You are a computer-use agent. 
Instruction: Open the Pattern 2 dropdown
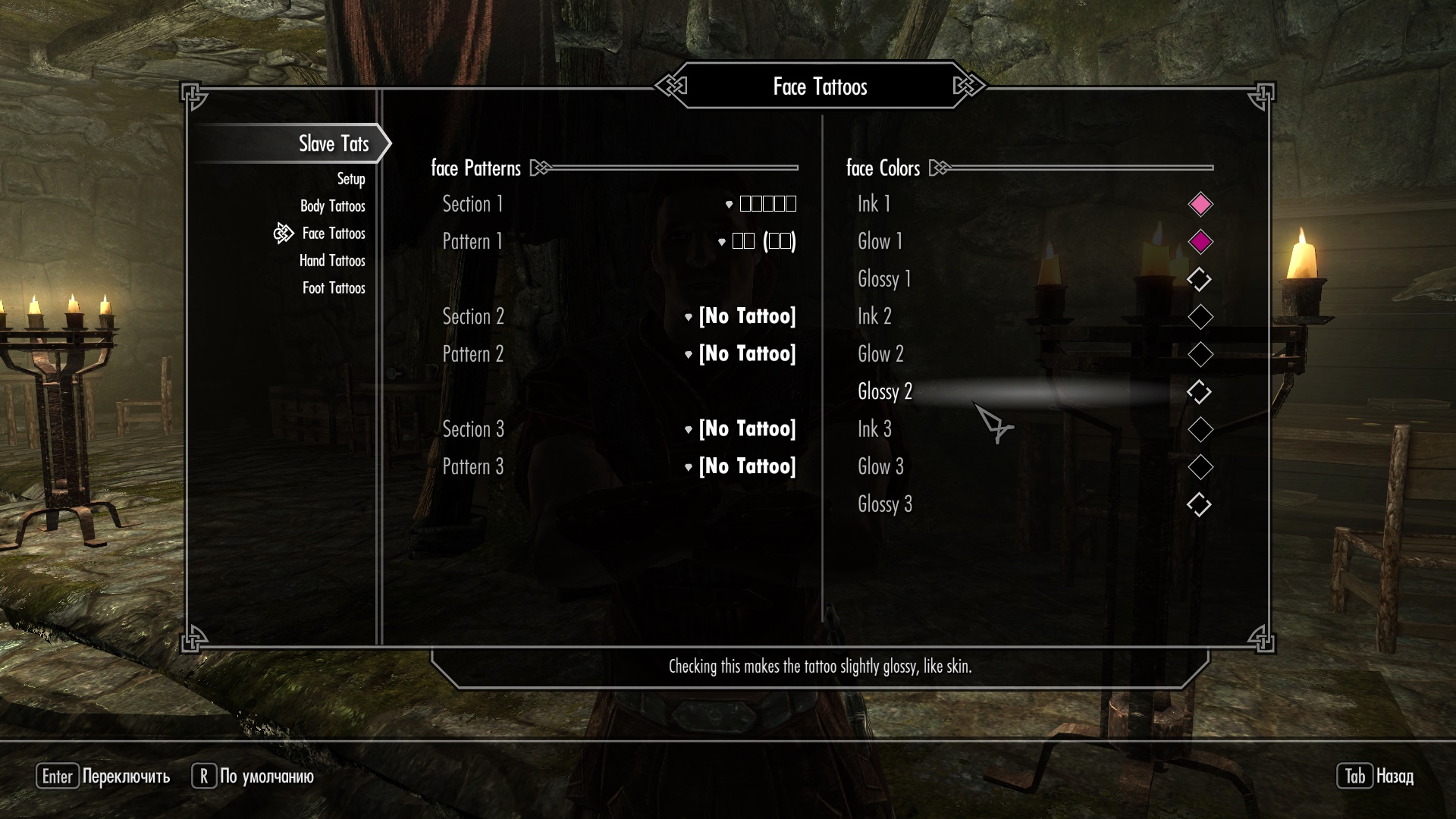pyautogui.click(x=740, y=354)
